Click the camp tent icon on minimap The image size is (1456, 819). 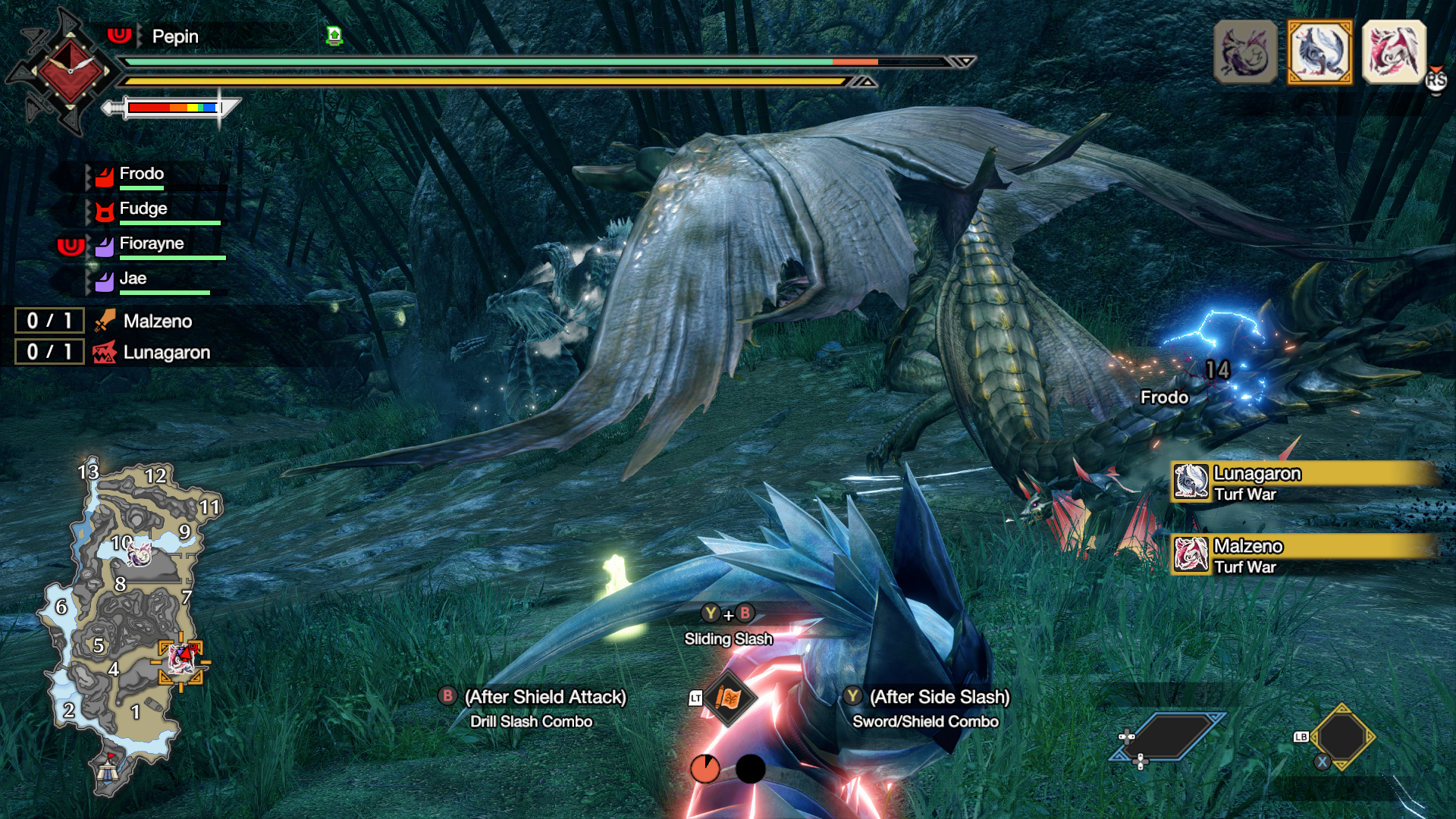(x=107, y=771)
